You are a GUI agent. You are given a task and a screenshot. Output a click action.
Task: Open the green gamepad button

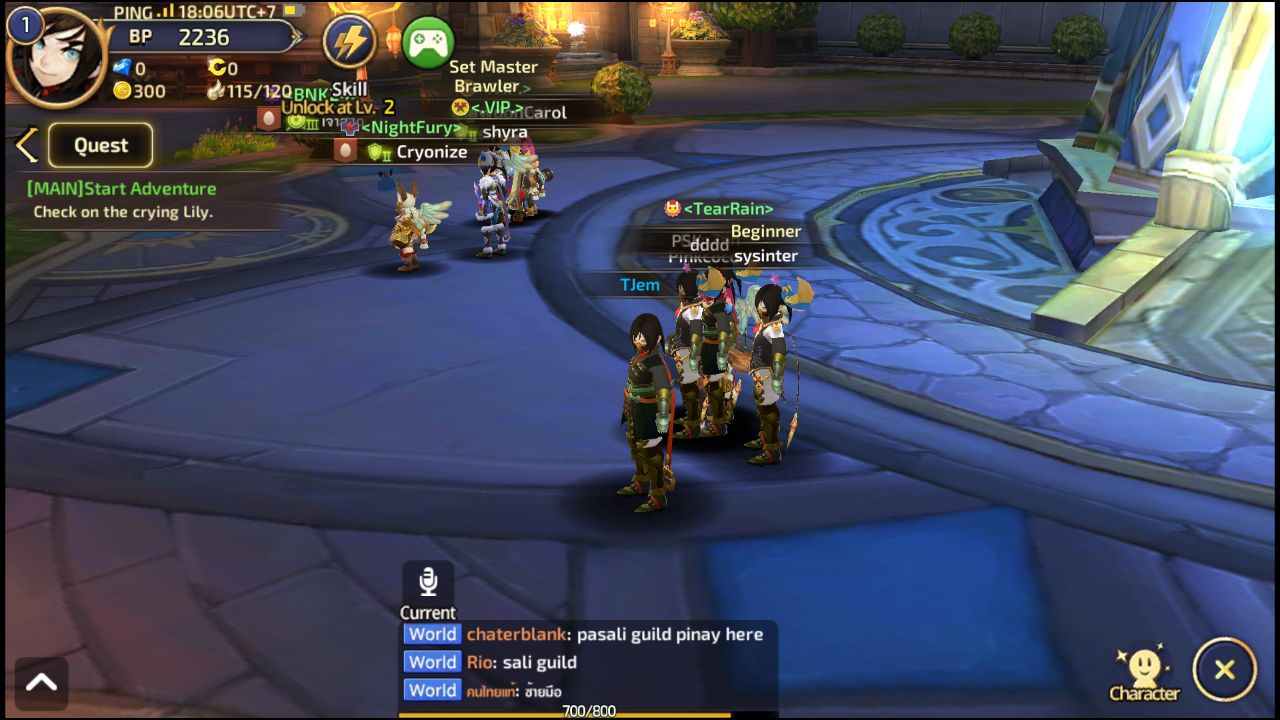tap(429, 42)
